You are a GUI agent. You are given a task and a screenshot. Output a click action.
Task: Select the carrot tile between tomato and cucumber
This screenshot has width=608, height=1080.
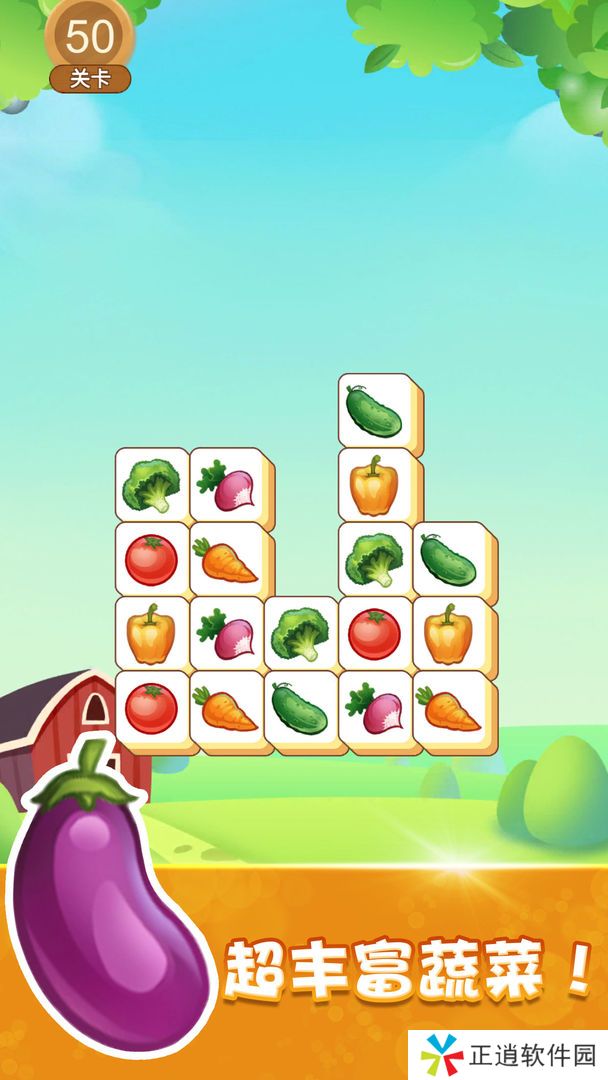(x=225, y=707)
